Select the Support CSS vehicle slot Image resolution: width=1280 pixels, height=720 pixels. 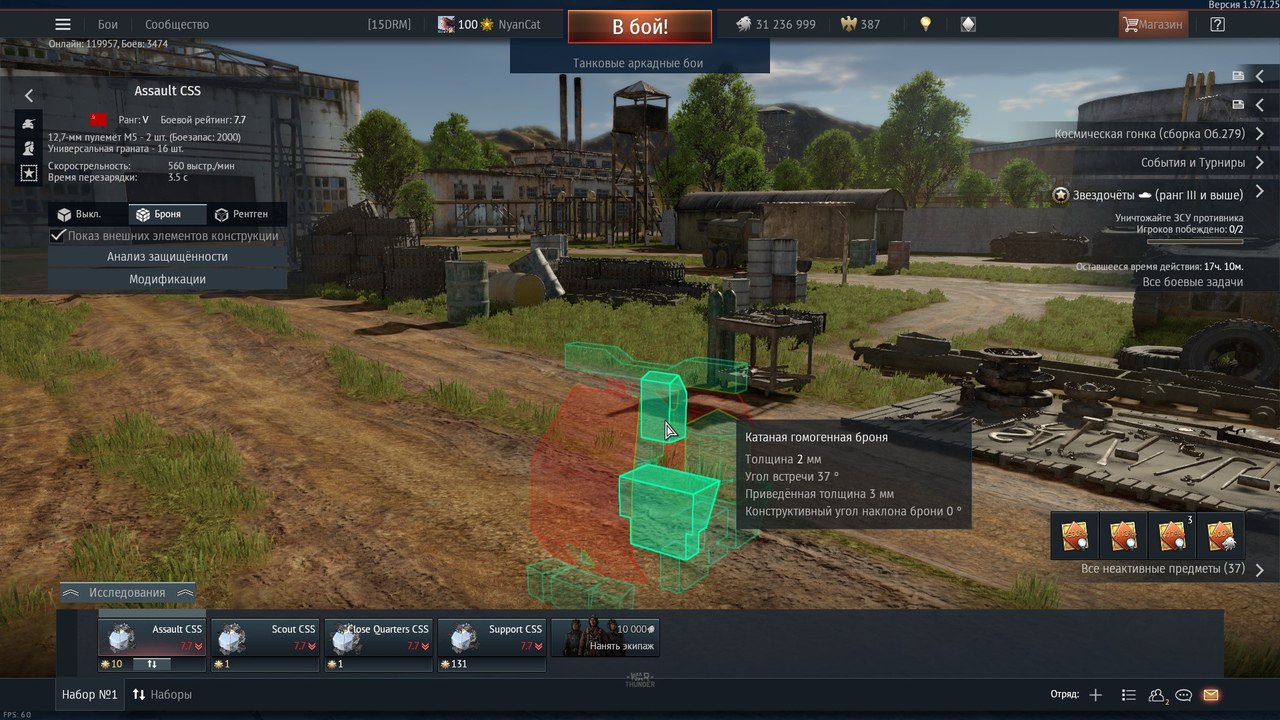[x=491, y=638]
